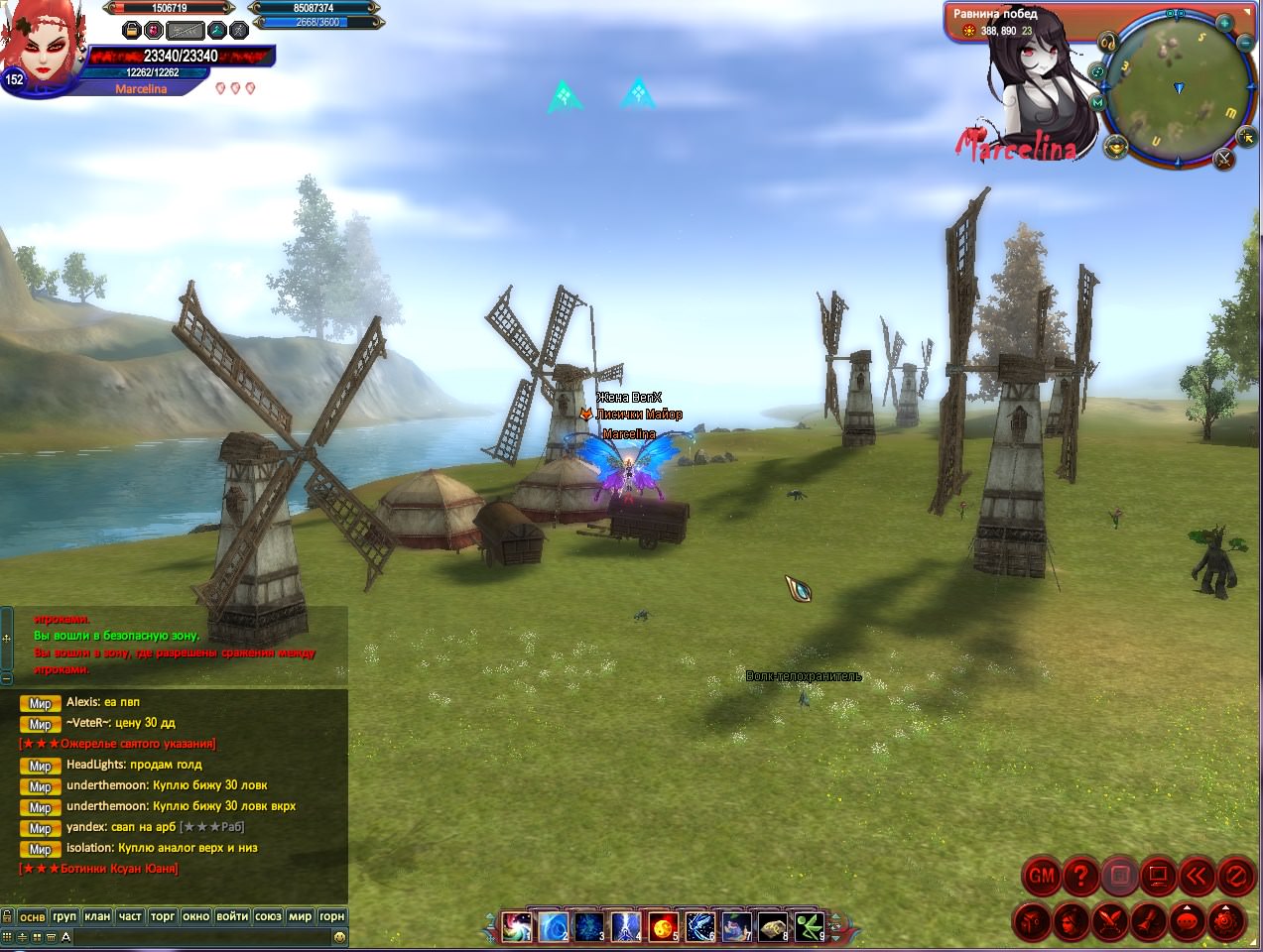Use the stone item in slot 8
Screen dimensions: 1263x952
click(772, 928)
